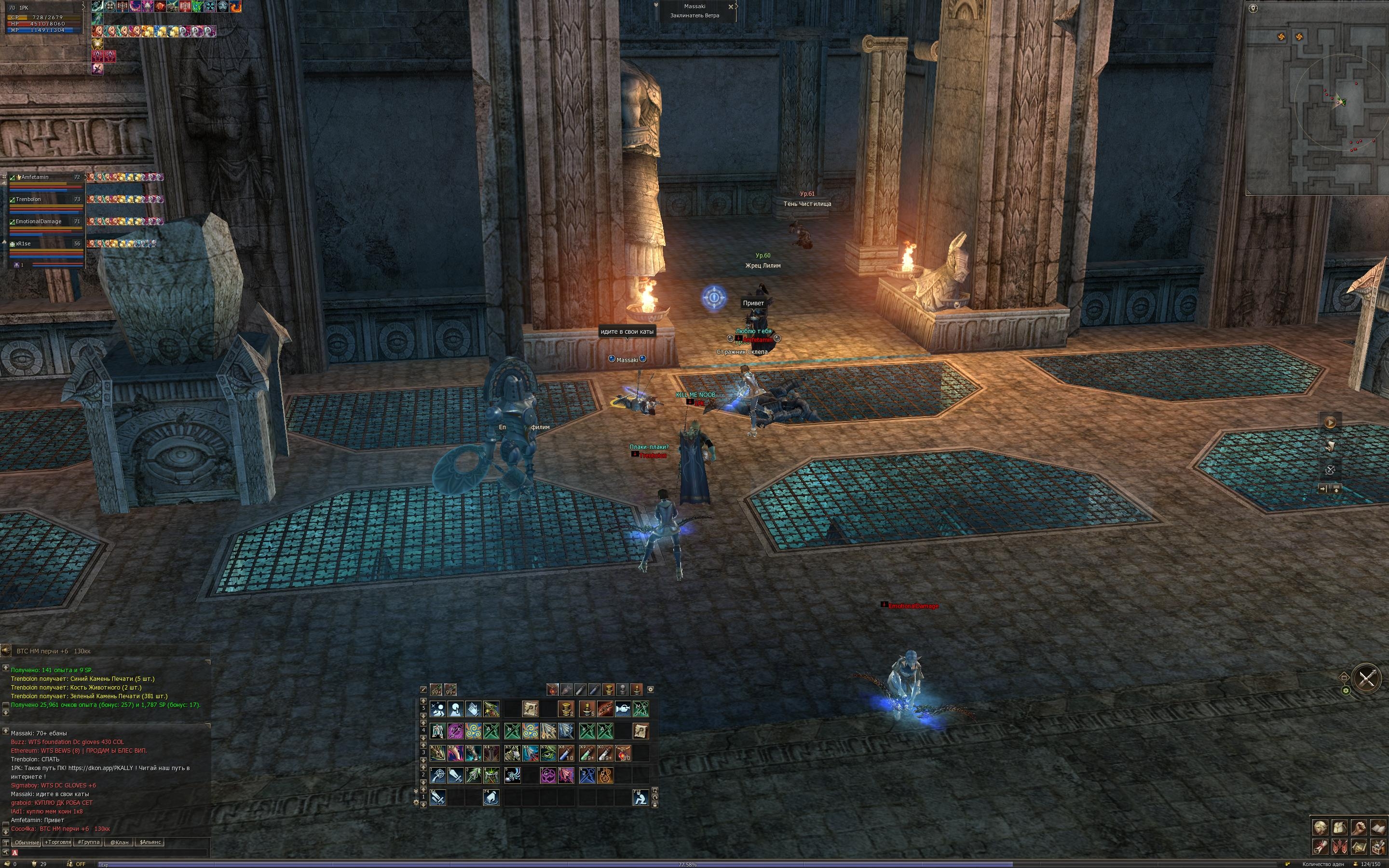Image resolution: width=1389 pixels, height=868 pixels.
Task: Select the Группа chat tab
Action: (x=89, y=842)
